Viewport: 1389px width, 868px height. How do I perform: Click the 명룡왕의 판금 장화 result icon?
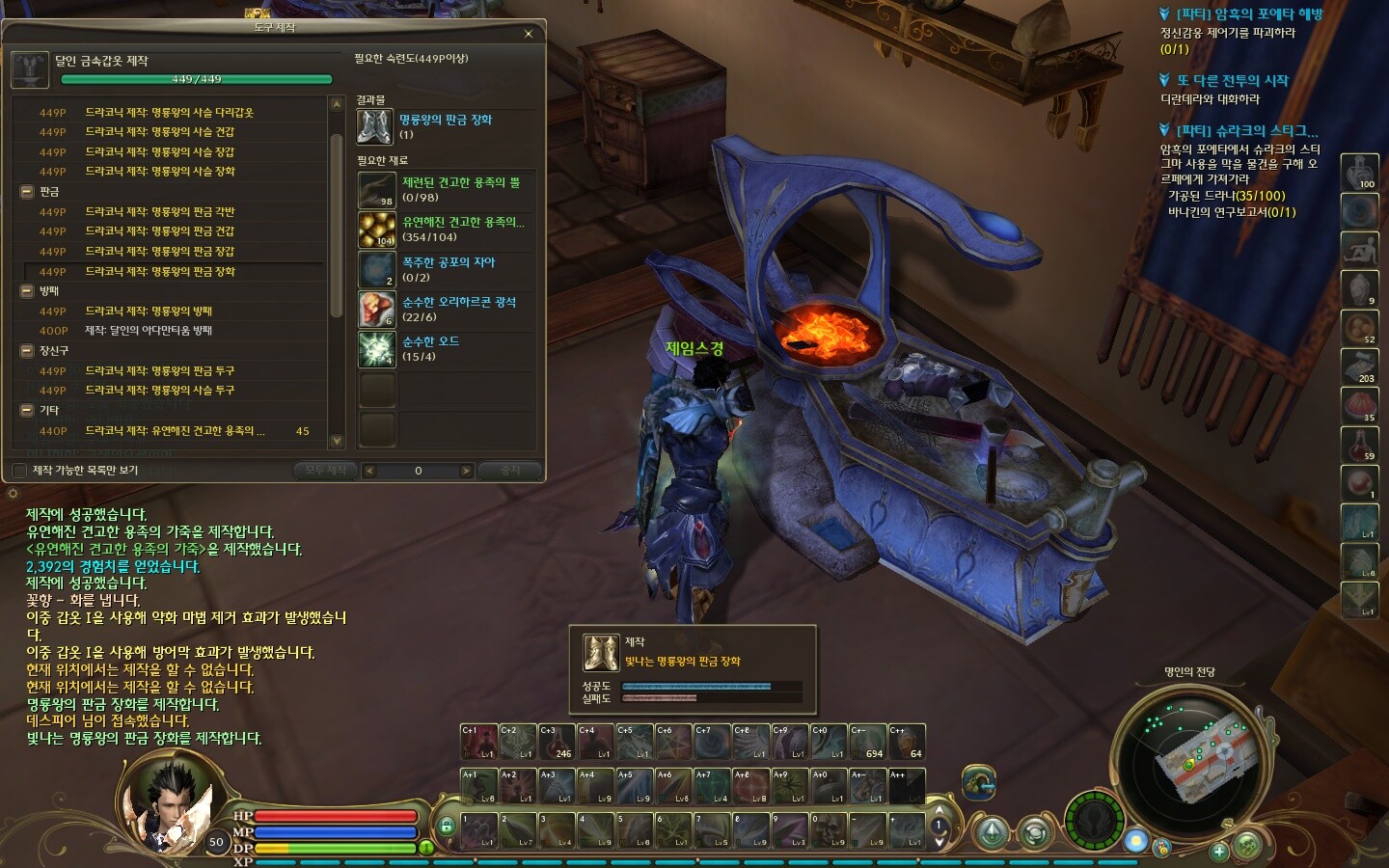pyautogui.click(x=375, y=126)
